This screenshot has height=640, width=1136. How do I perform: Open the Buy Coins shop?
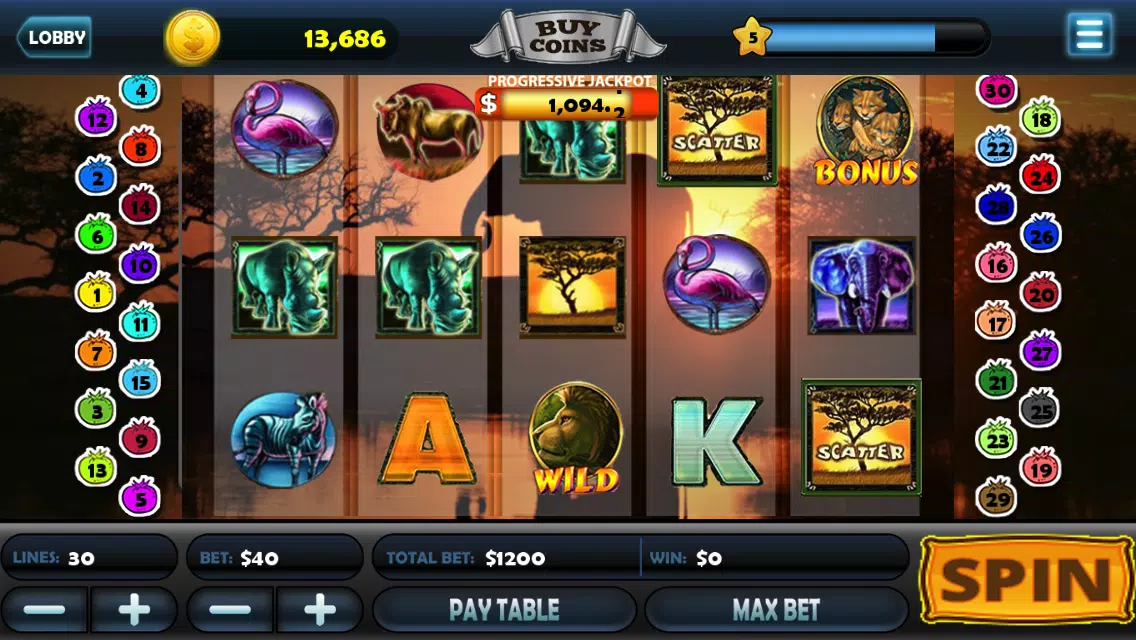567,38
